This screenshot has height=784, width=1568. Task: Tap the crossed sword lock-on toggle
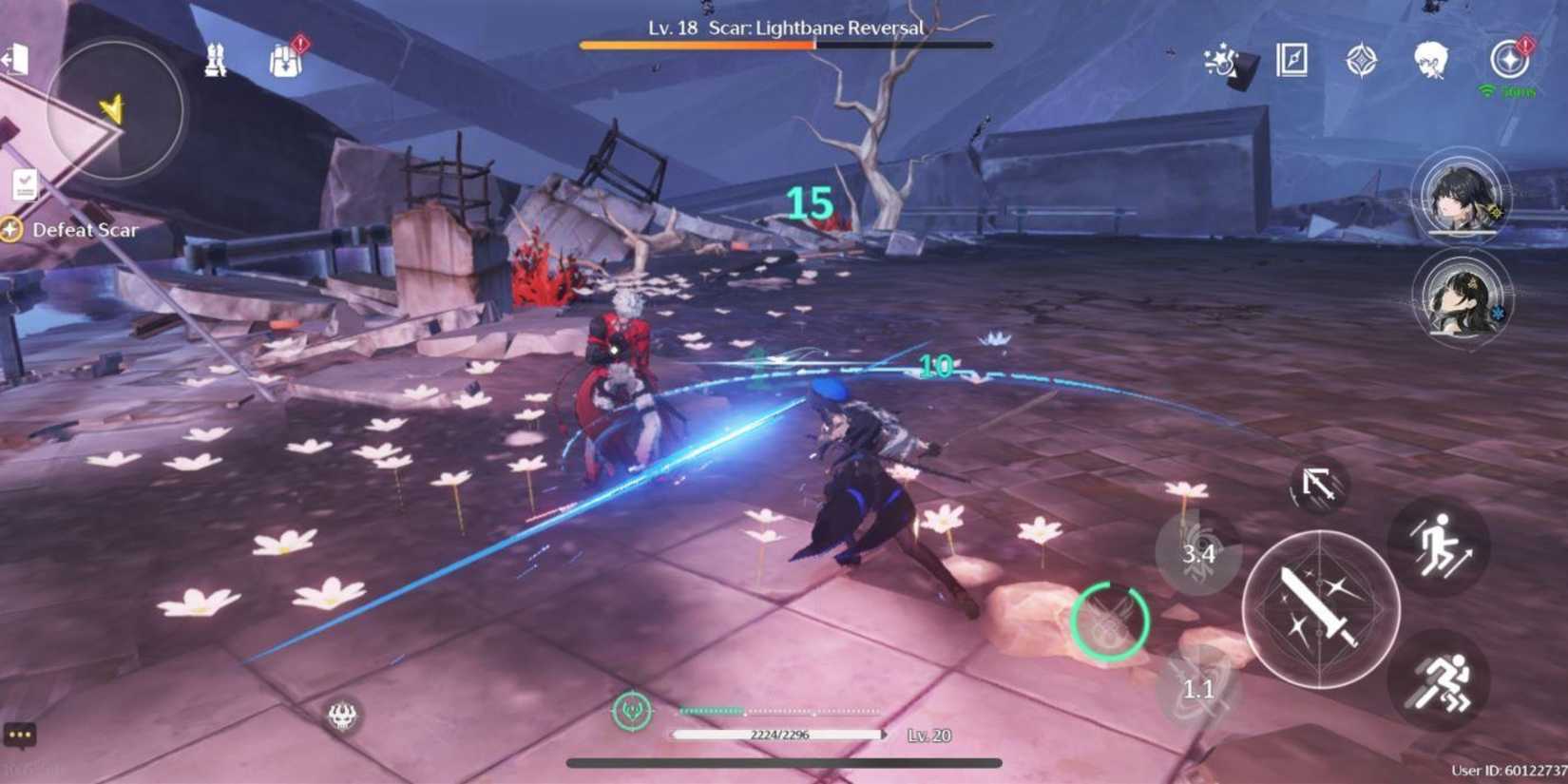point(1319,485)
